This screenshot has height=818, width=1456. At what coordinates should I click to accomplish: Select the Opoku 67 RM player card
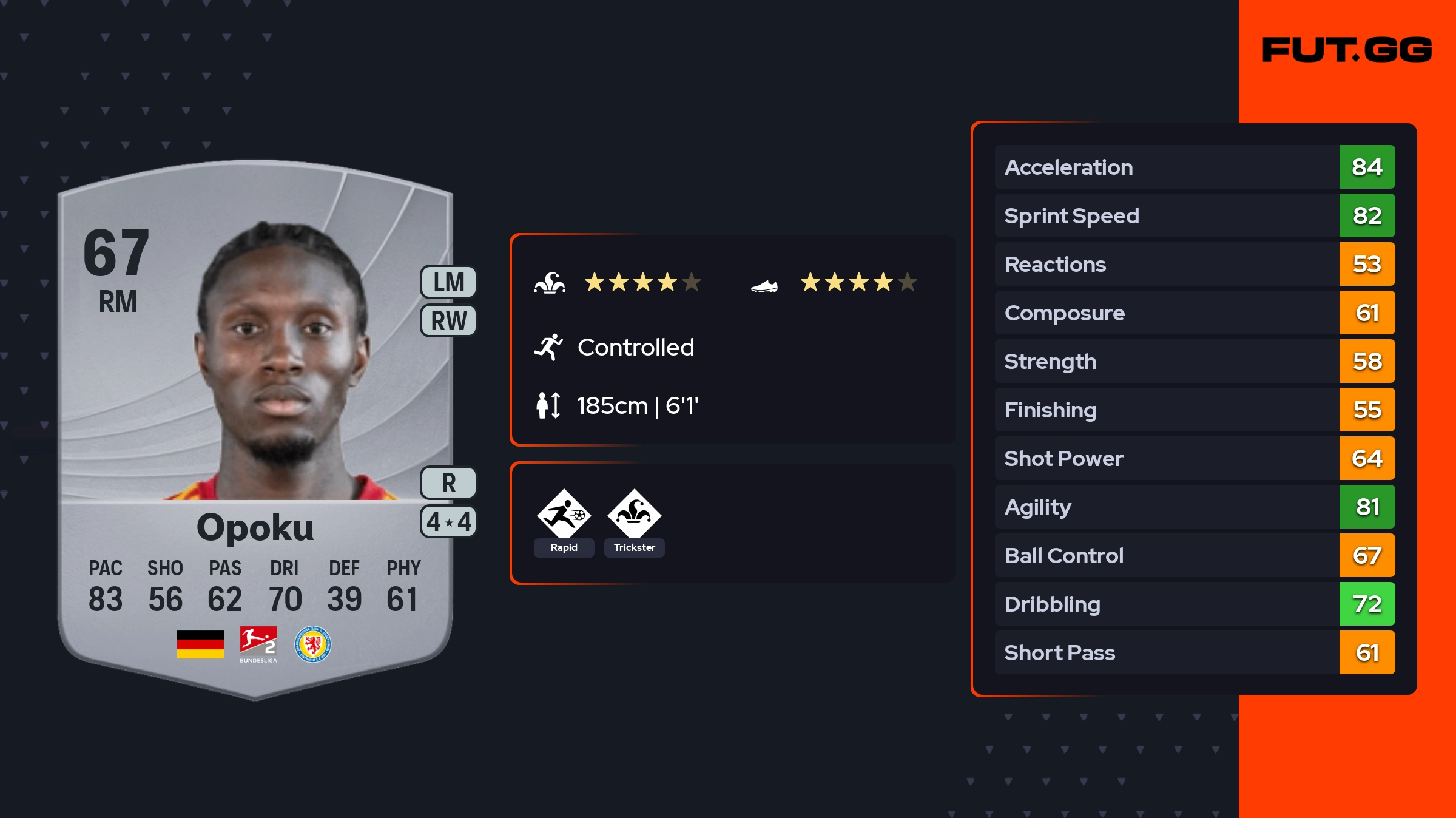click(x=255, y=425)
